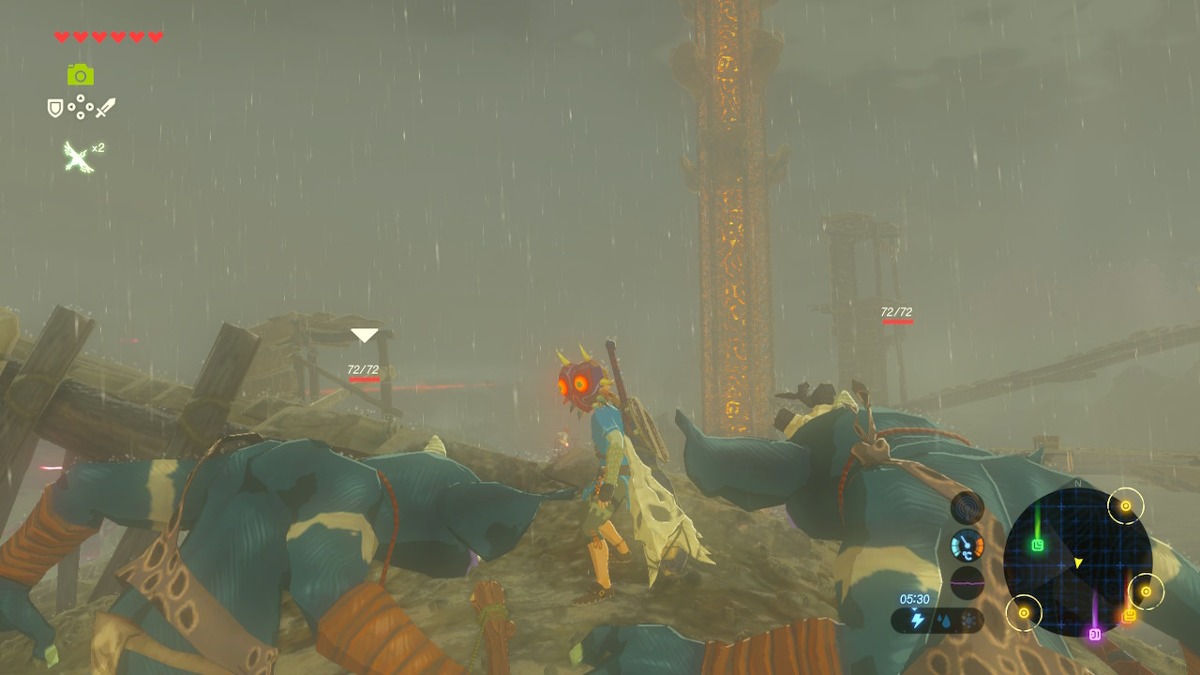Select the Sheikah sensor icon

tap(966, 508)
